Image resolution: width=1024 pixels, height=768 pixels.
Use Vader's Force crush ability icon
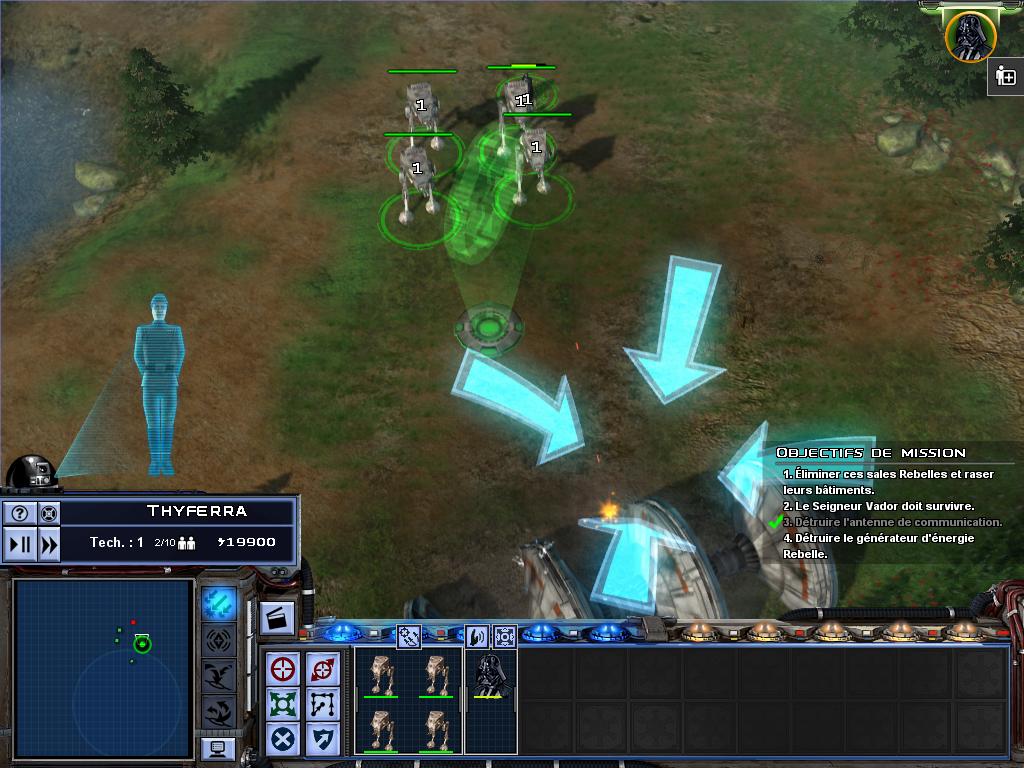504,635
